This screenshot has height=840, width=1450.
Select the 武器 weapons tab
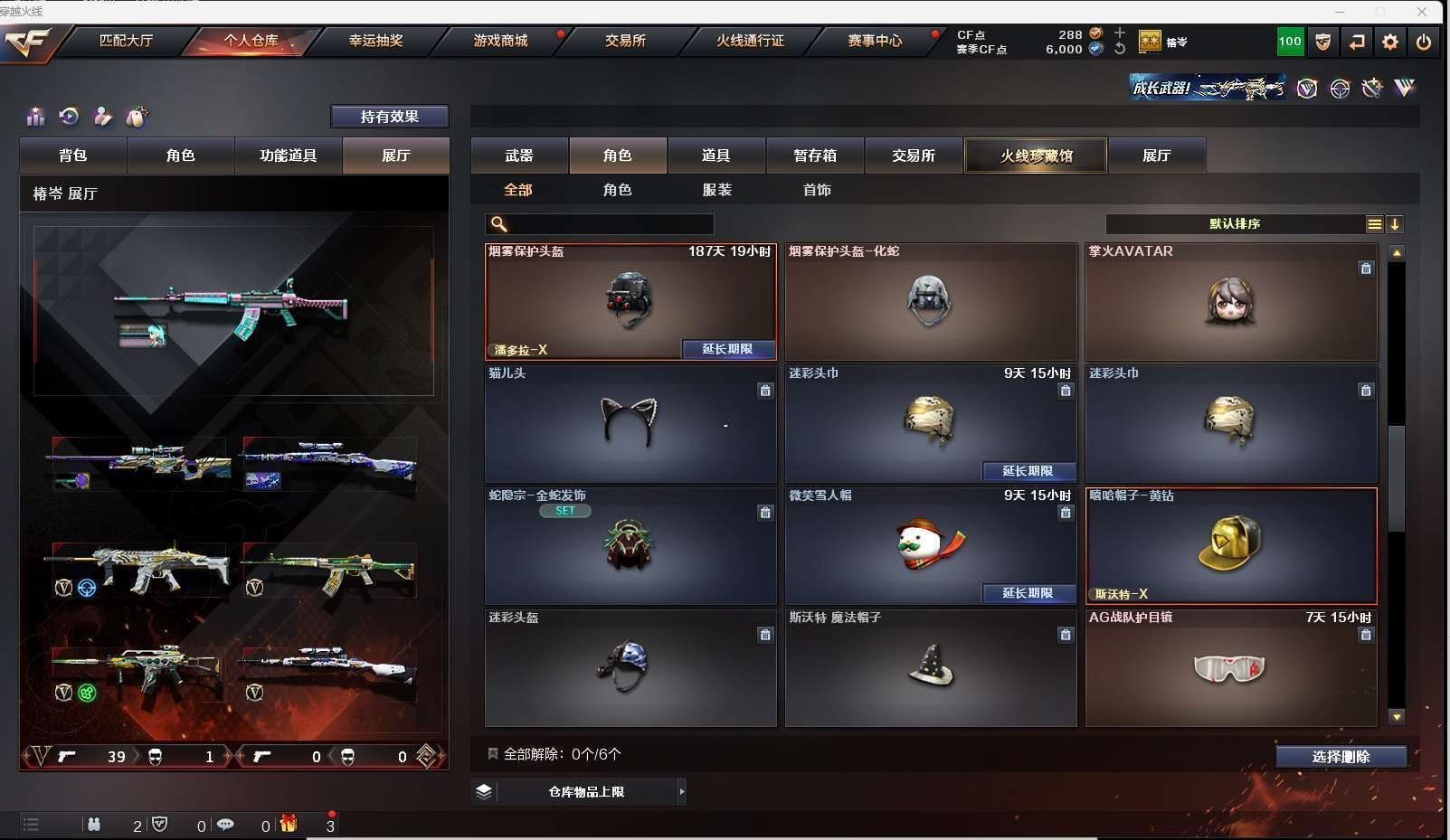click(x=519, y=156)
